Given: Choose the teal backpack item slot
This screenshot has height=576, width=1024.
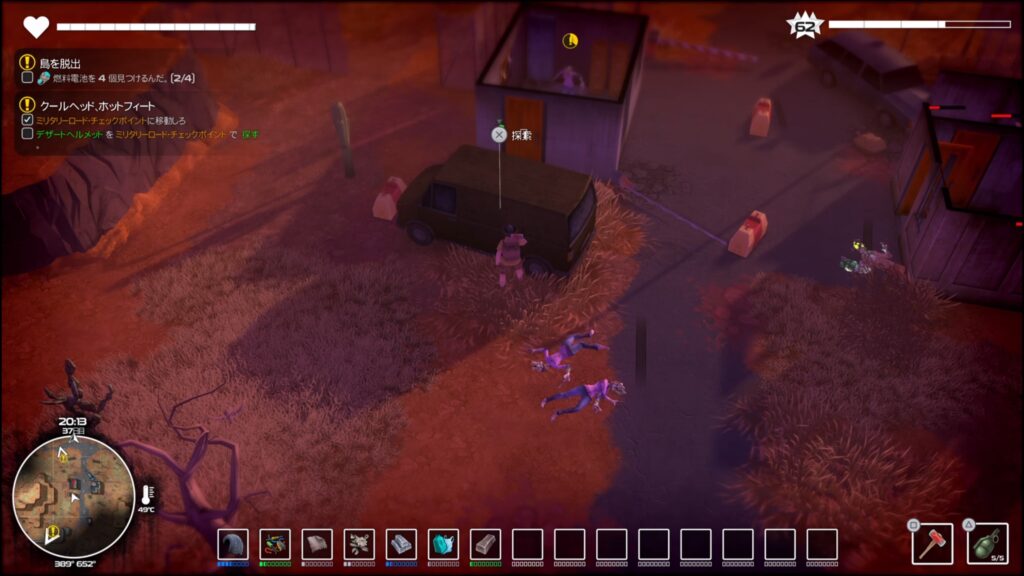Looking at the screenshot, I should [x=443, y=544].
